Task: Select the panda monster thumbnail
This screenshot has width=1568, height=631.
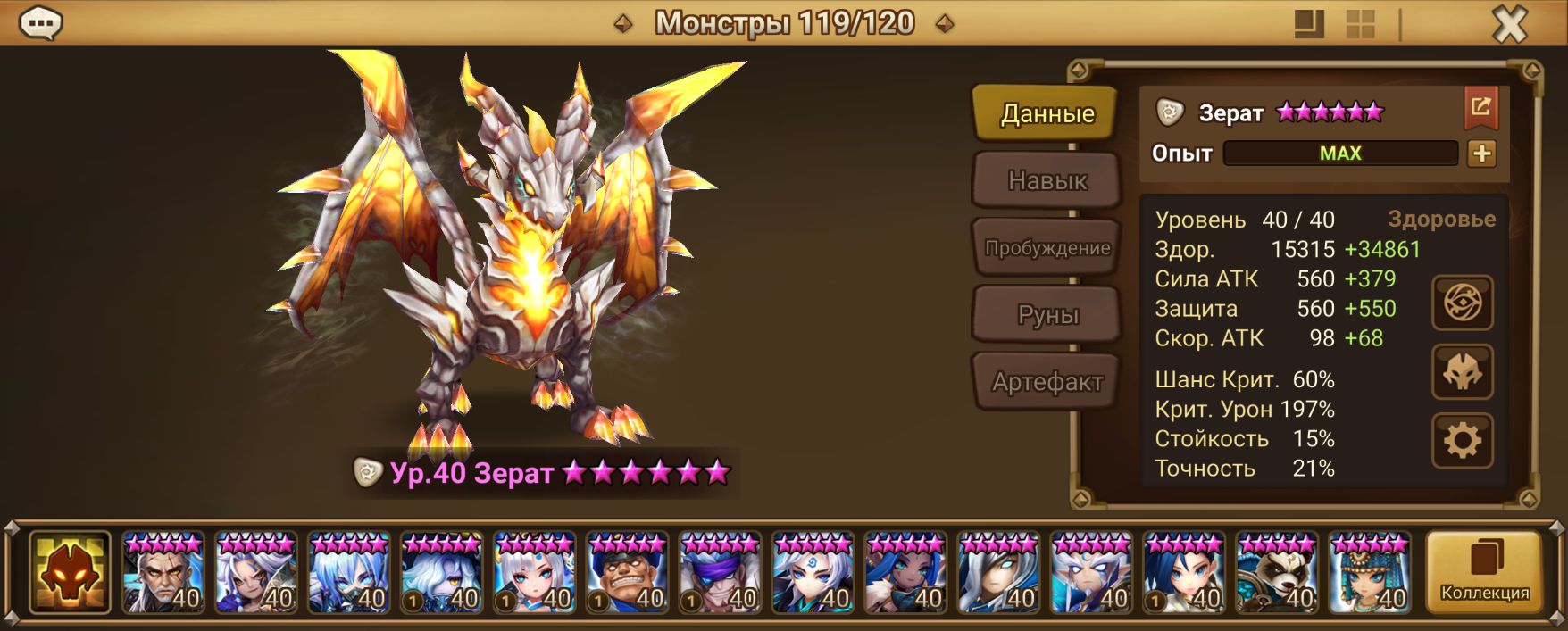Action: click(1276, 572)
